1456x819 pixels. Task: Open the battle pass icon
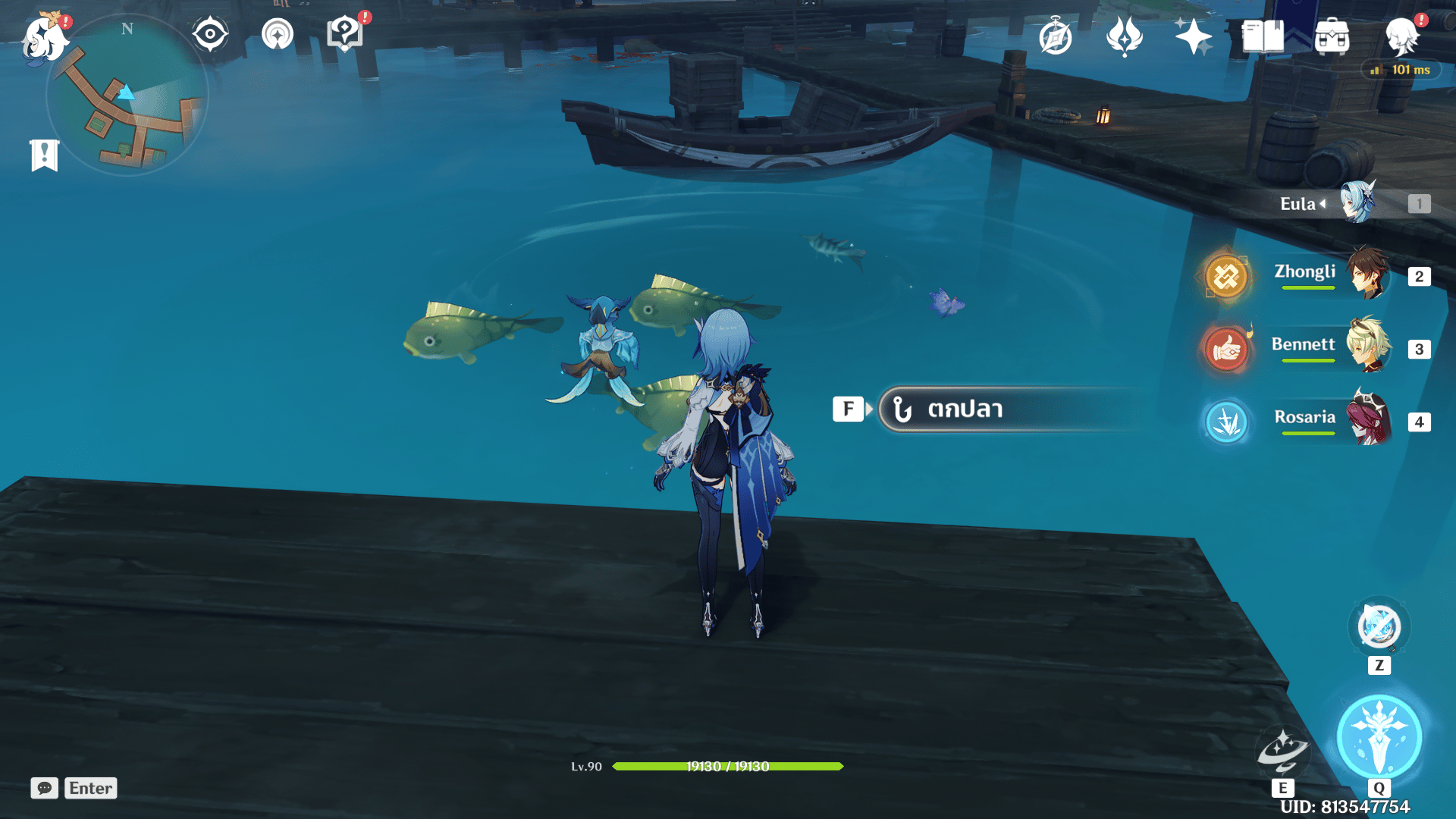click(1125, 36)
